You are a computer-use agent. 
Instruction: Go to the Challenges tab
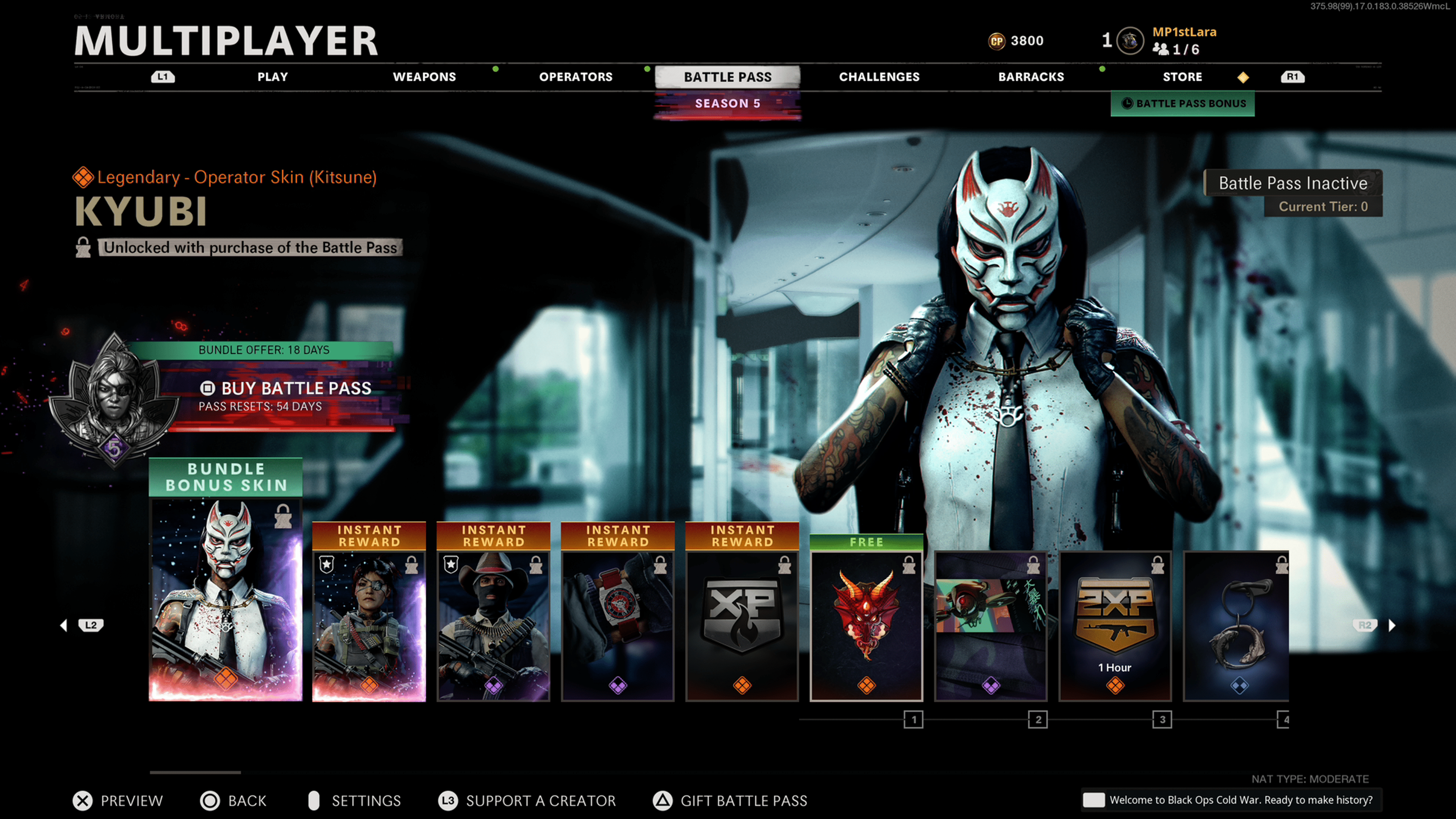pyautogui.click(x=879, y=77)
